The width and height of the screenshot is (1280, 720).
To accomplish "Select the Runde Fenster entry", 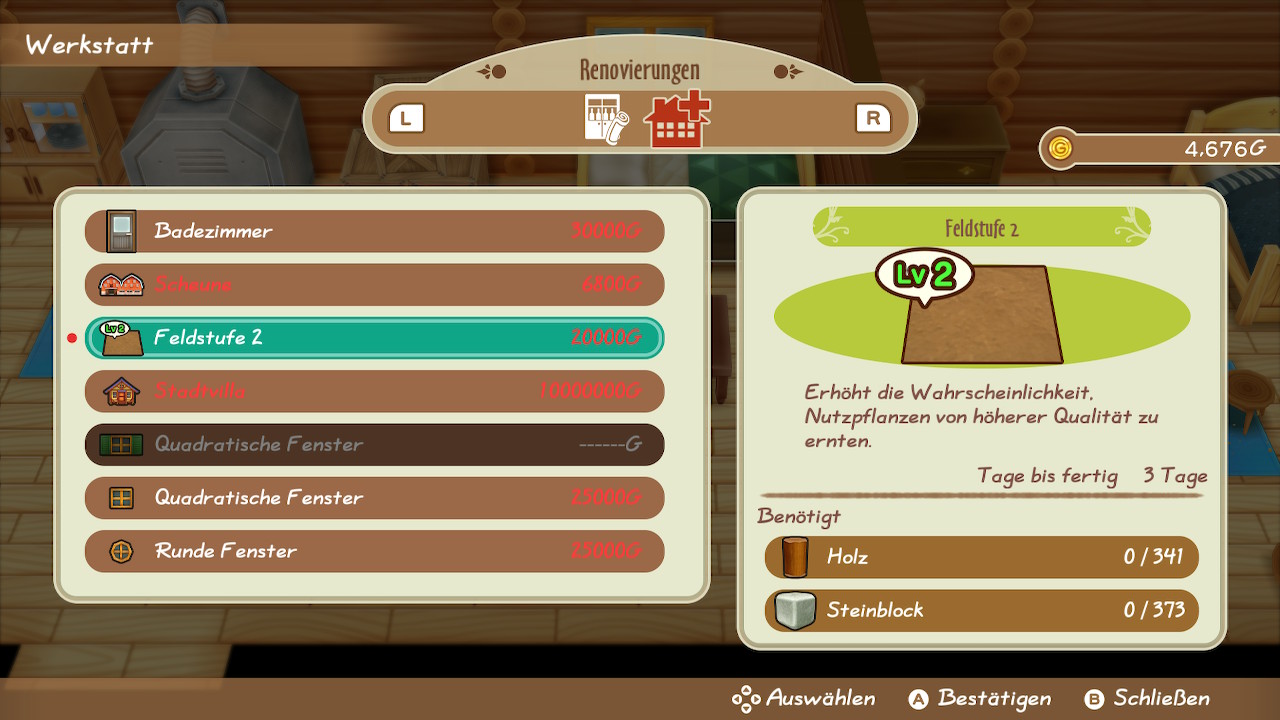I will click(374, 551).
